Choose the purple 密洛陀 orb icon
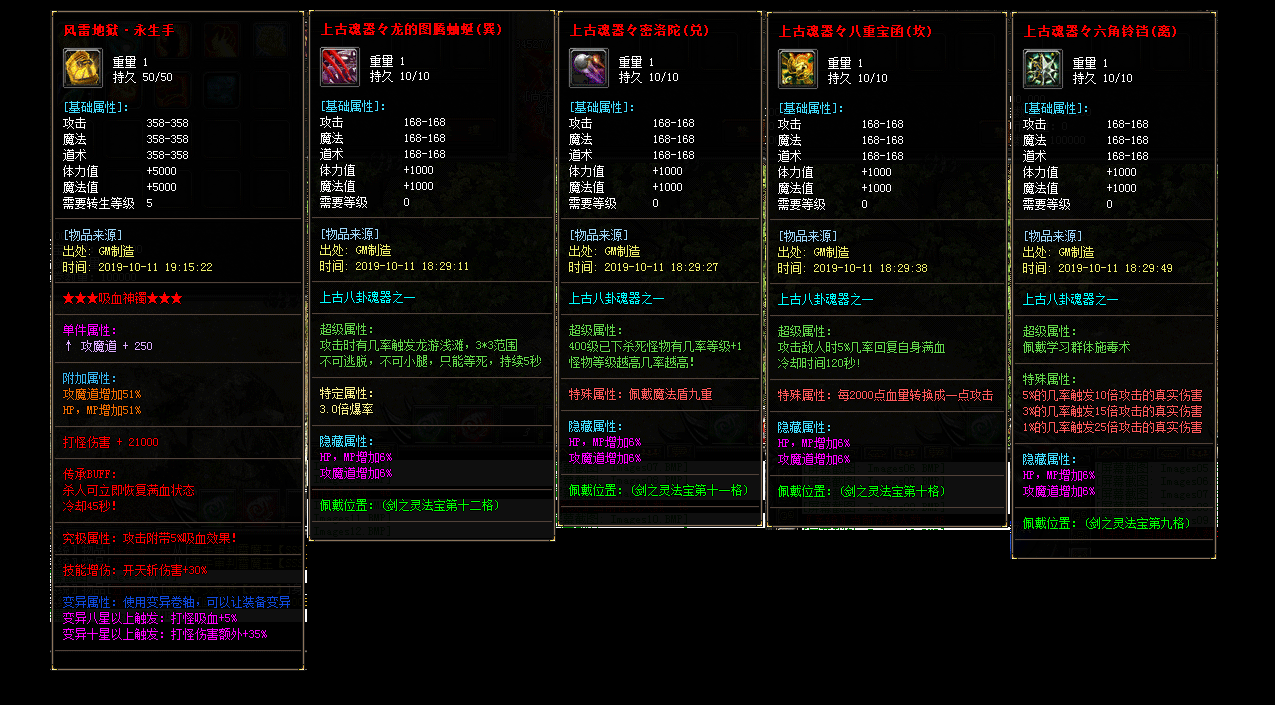1275x705 pixels. [x=589, y=68]
